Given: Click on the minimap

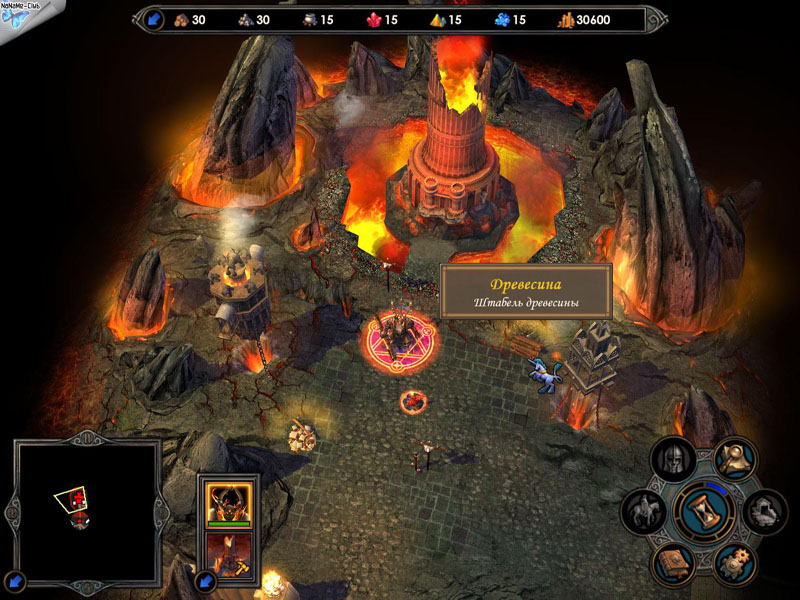Looking at the screenshot, I should pyautogui.click(x=87, y=512).
